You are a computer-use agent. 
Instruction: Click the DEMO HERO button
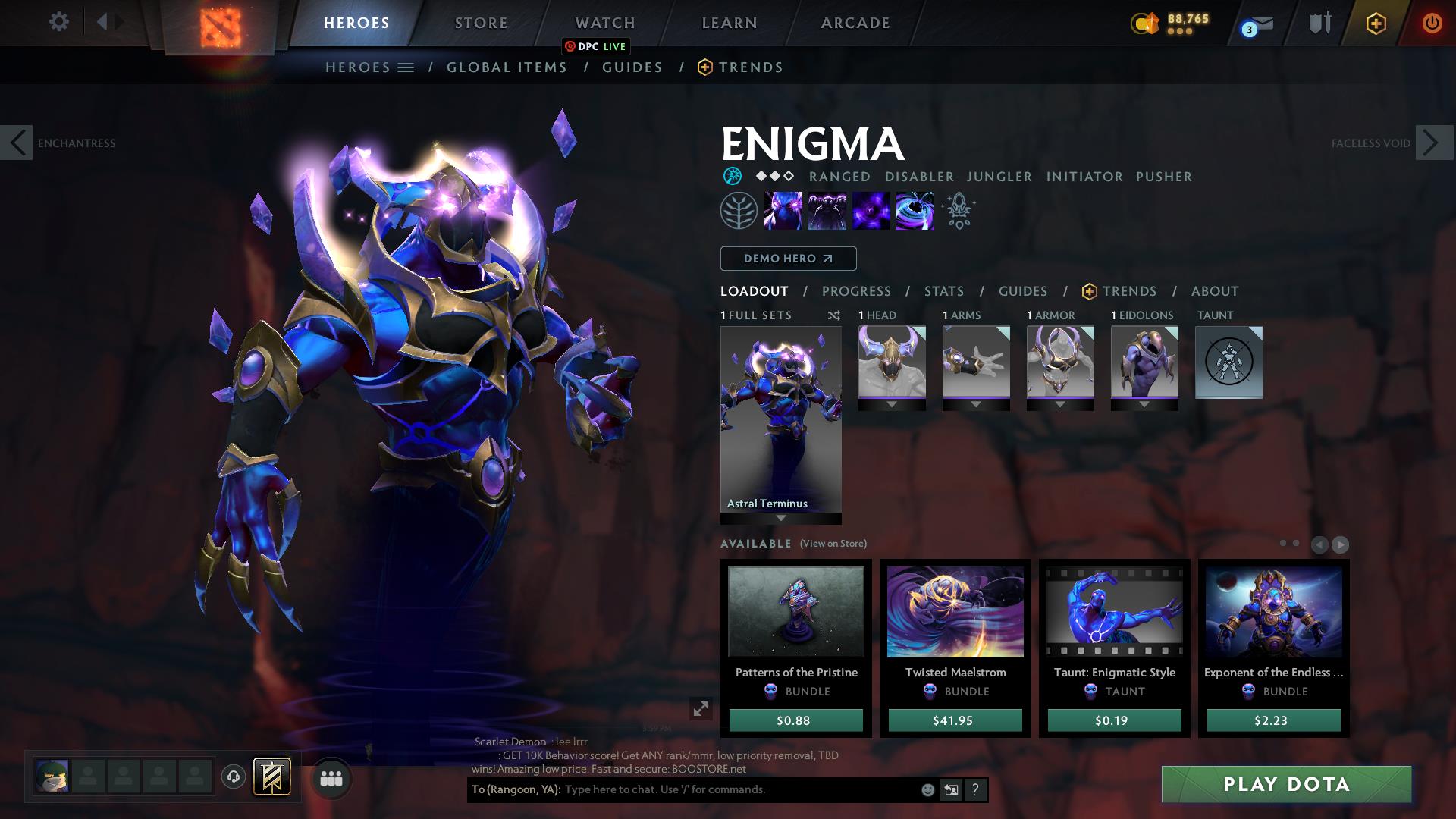[787, 259]
